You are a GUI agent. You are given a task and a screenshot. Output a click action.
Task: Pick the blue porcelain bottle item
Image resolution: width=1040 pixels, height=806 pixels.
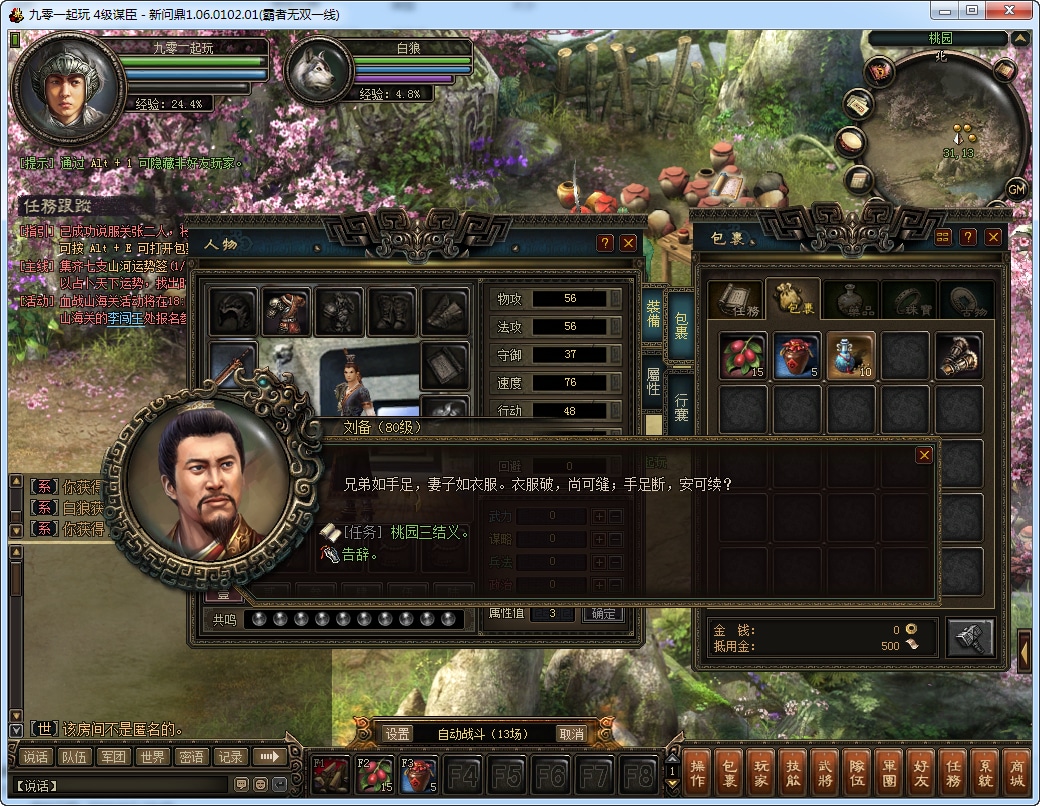click(850, 356)
